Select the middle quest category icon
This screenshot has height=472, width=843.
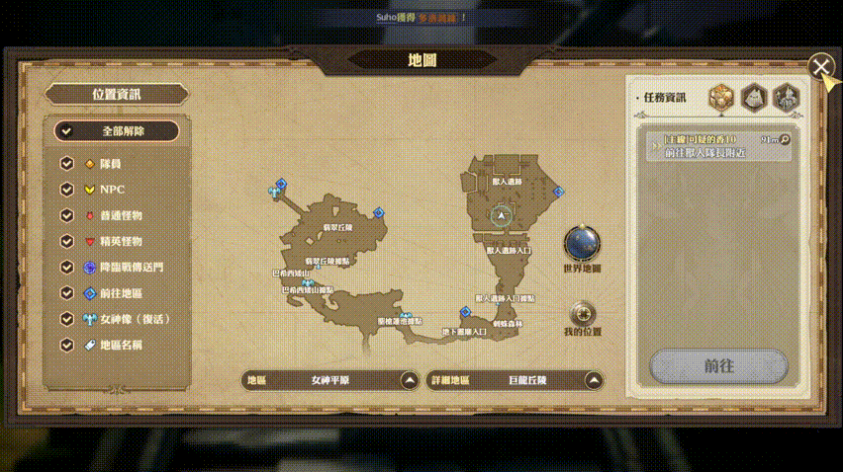[x=753, y=97]
